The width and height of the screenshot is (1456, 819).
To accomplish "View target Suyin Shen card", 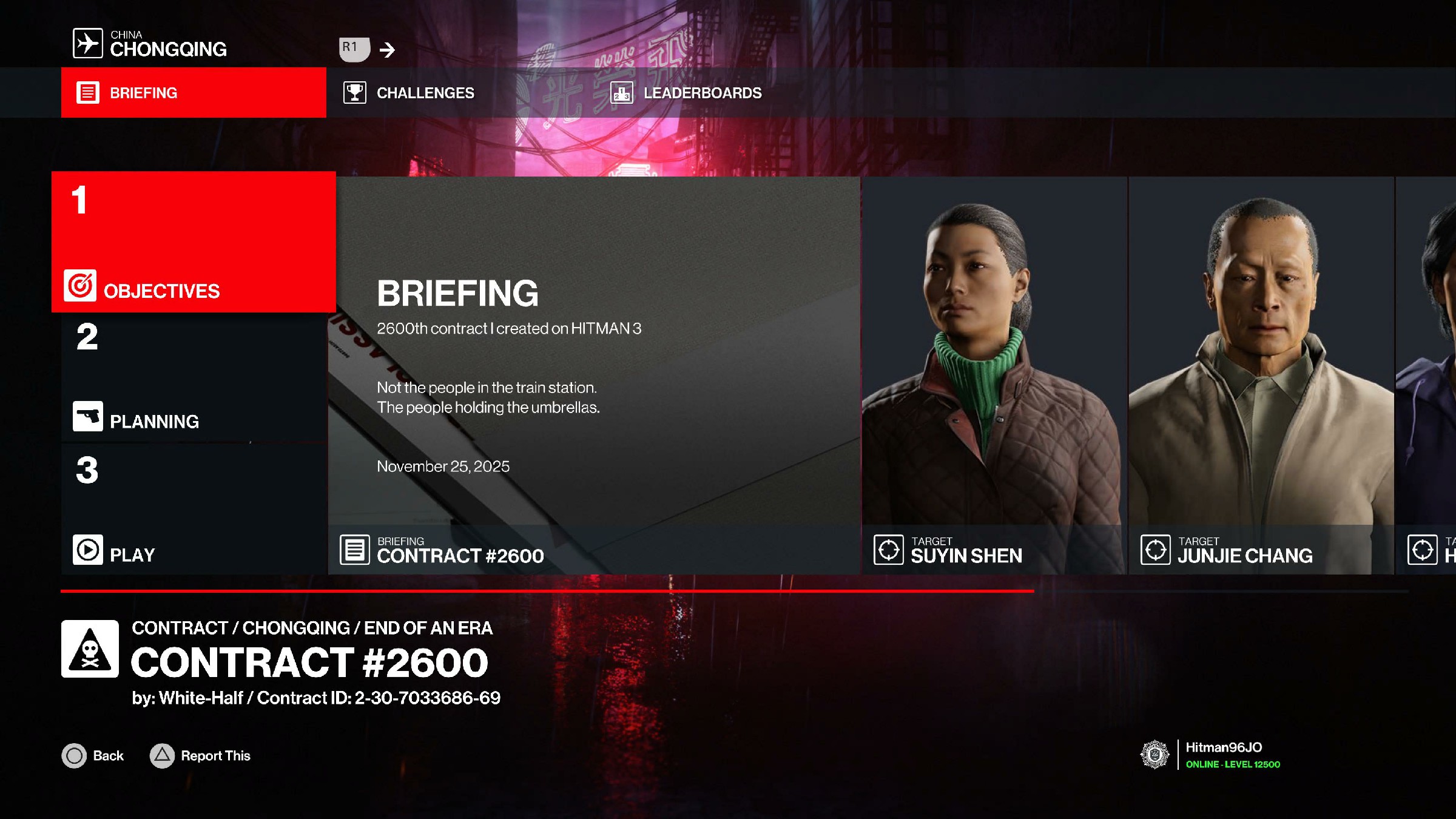I will [x=994, y=375].
